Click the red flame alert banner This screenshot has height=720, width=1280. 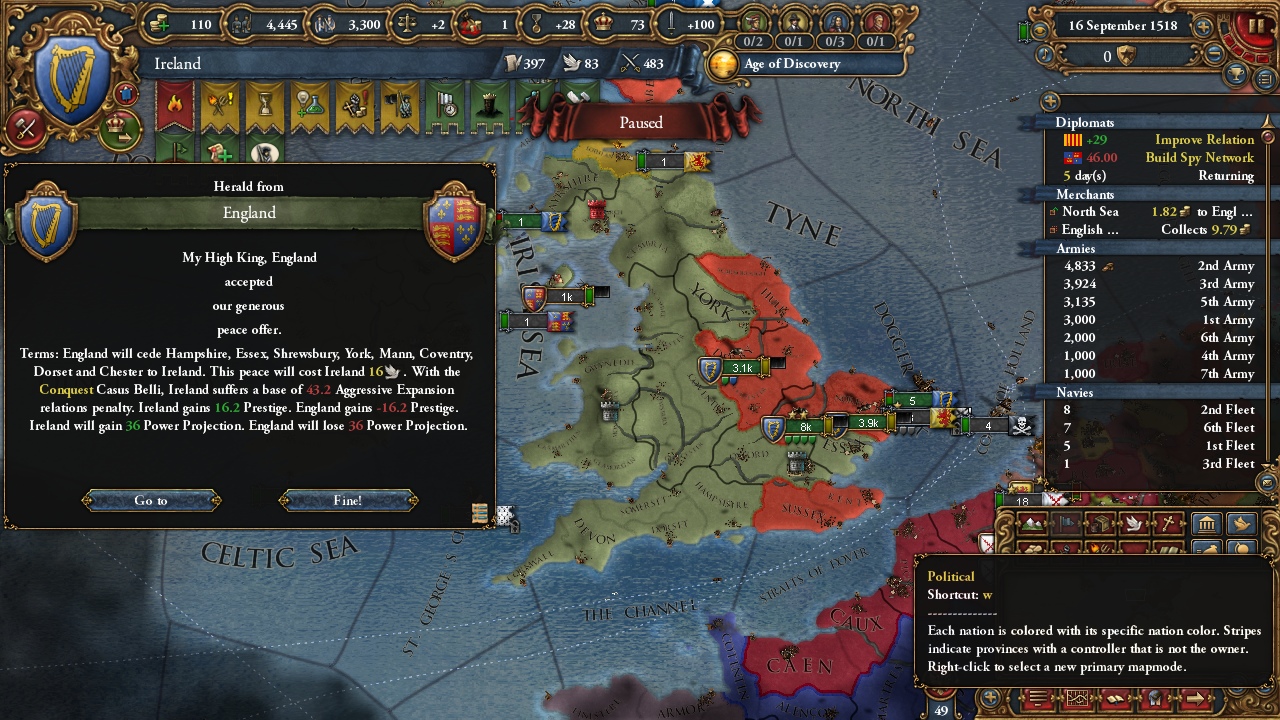tap(175, 104)
